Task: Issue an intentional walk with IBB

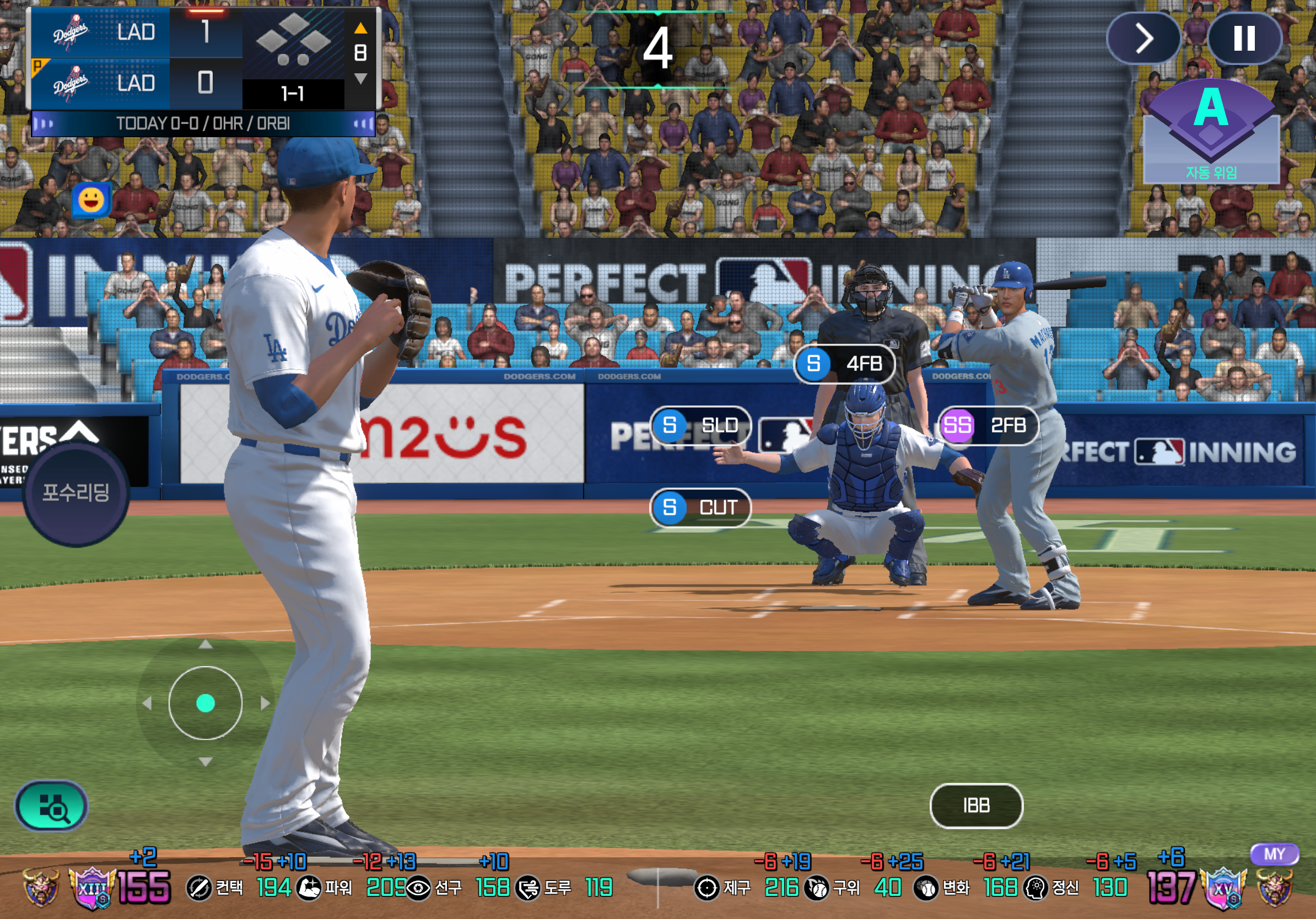Action: pyautogui.click(x=976, y=806)
